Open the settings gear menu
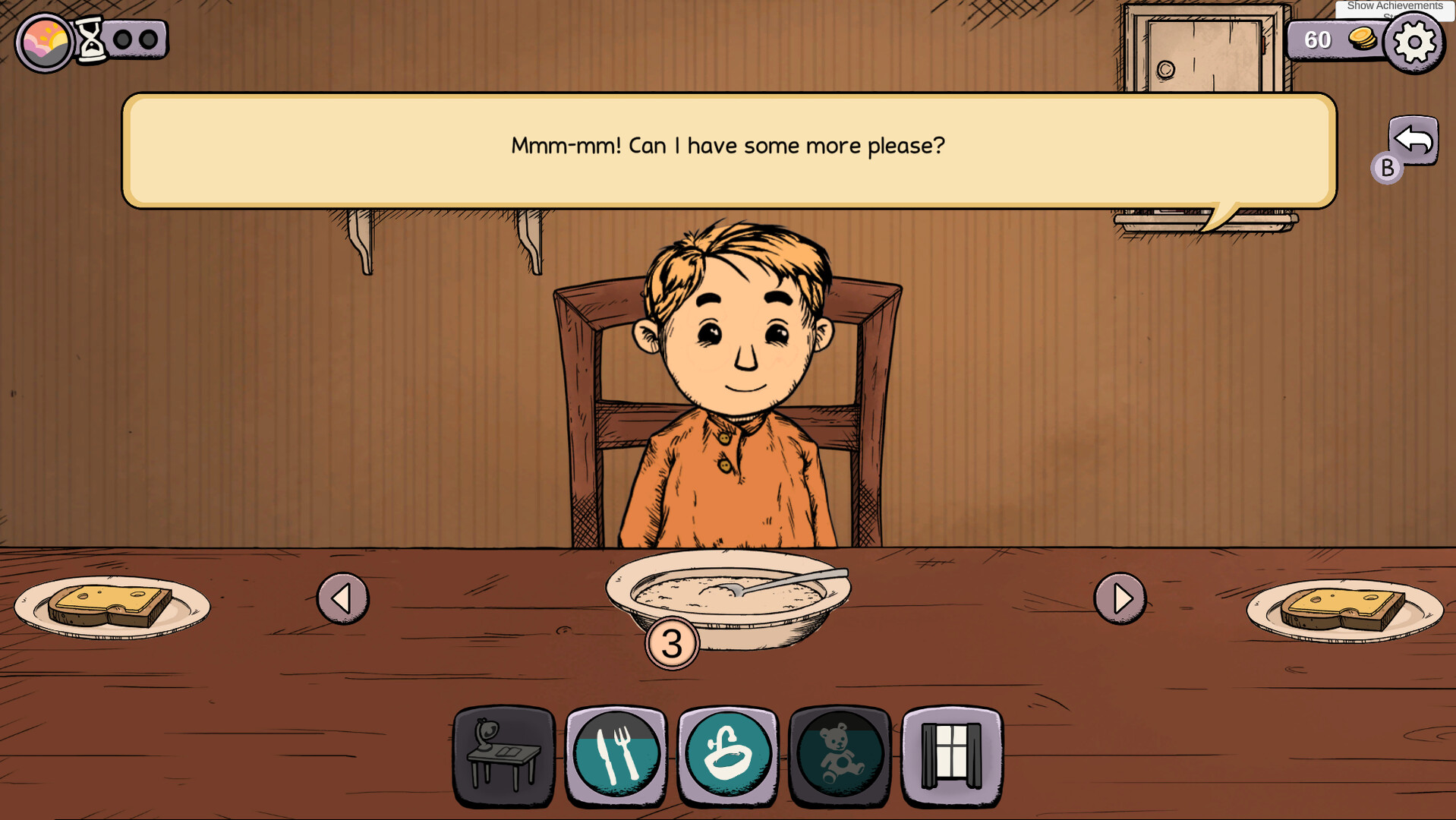 [1412, 42]
